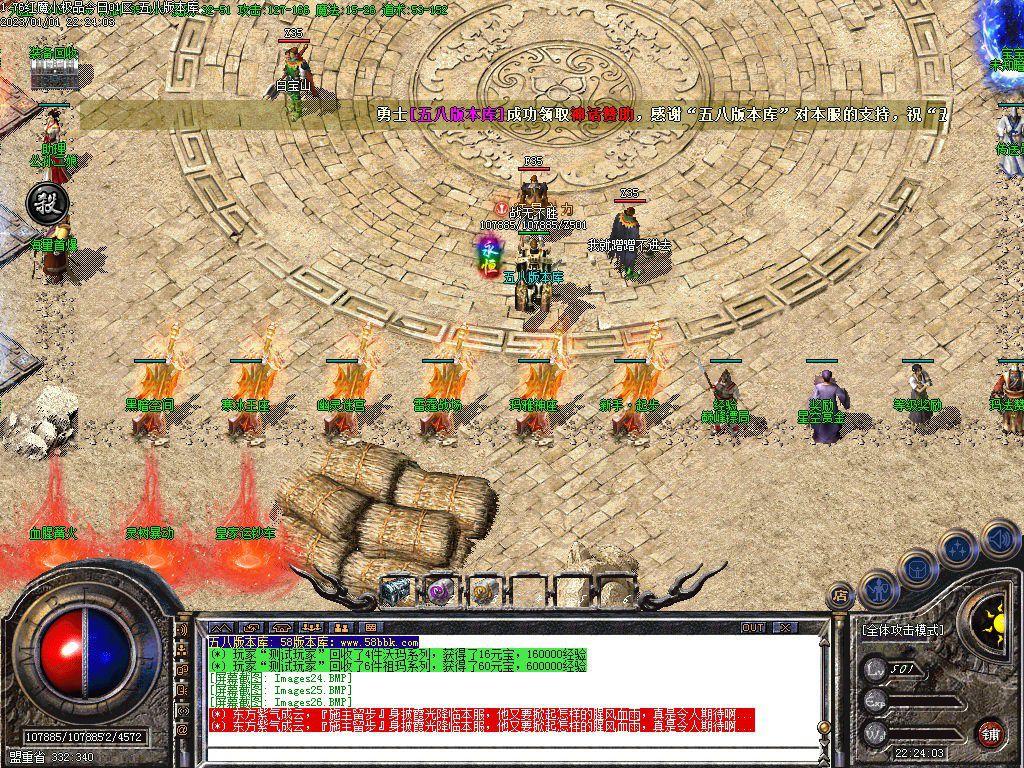The width and height of the screenshot is (1024, 768).
Task: Open the 店 shop button
Action: click(841, 594)
